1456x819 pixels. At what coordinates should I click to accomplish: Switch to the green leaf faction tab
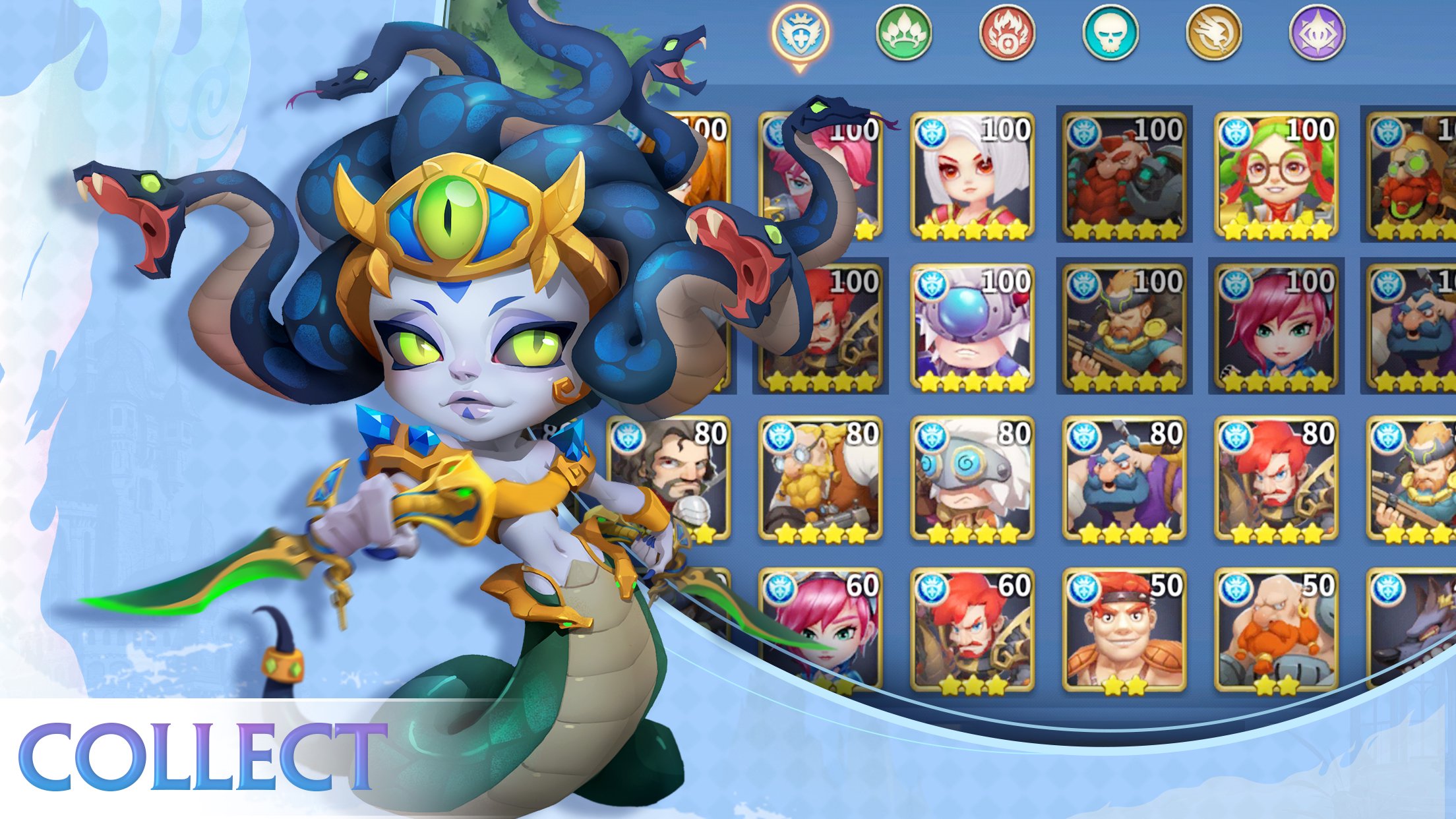click(x=903, y=33)
